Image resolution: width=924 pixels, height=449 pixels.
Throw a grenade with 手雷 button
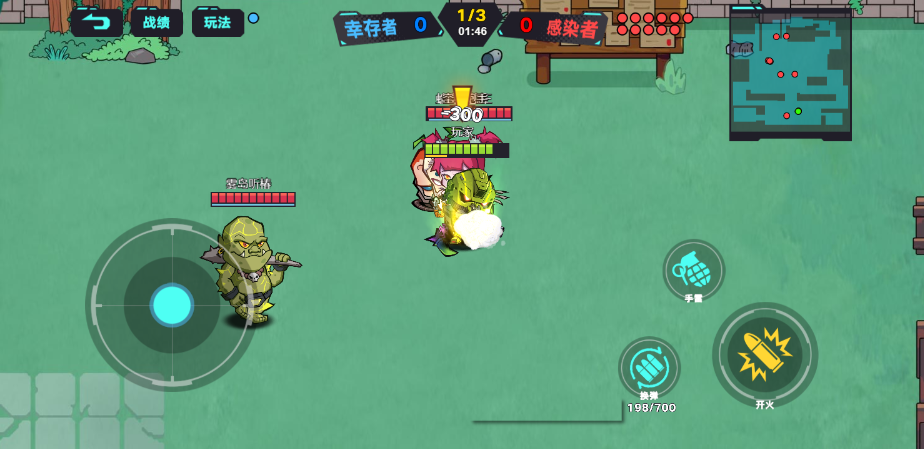tap(693, 270)
